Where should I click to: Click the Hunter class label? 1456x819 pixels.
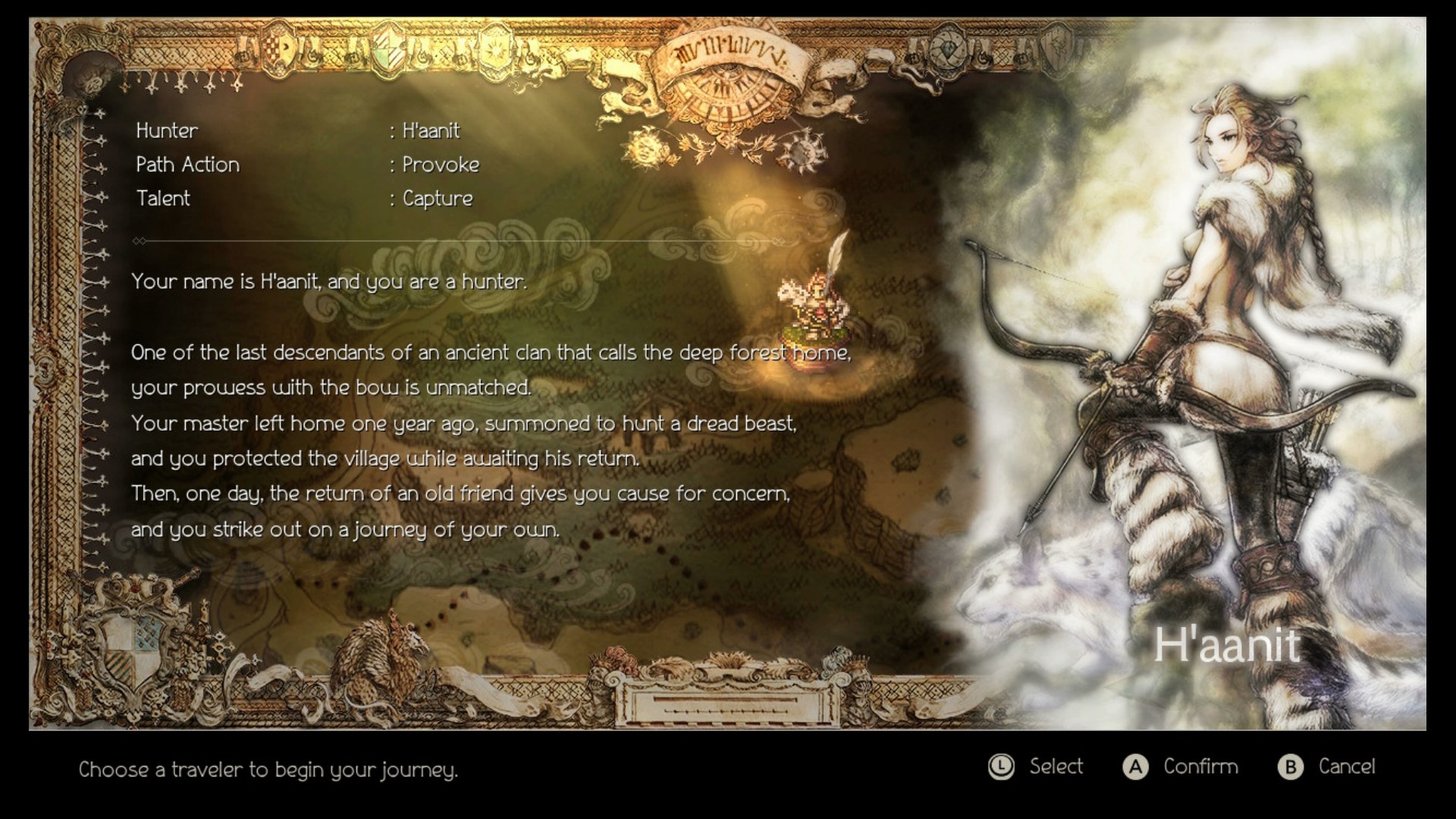coord(166,130)
